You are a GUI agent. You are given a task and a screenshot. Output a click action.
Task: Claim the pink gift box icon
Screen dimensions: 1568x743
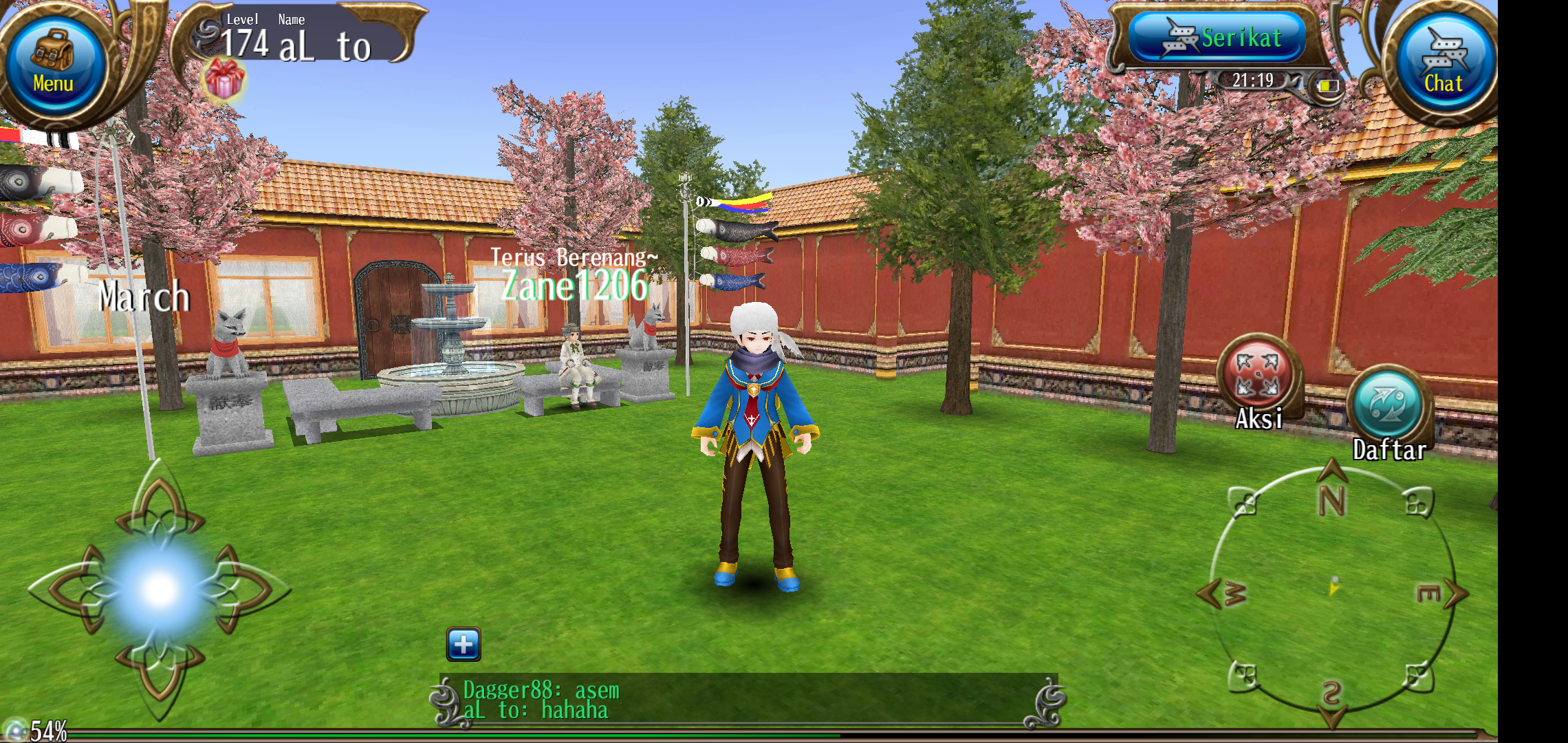pos(224,78)
